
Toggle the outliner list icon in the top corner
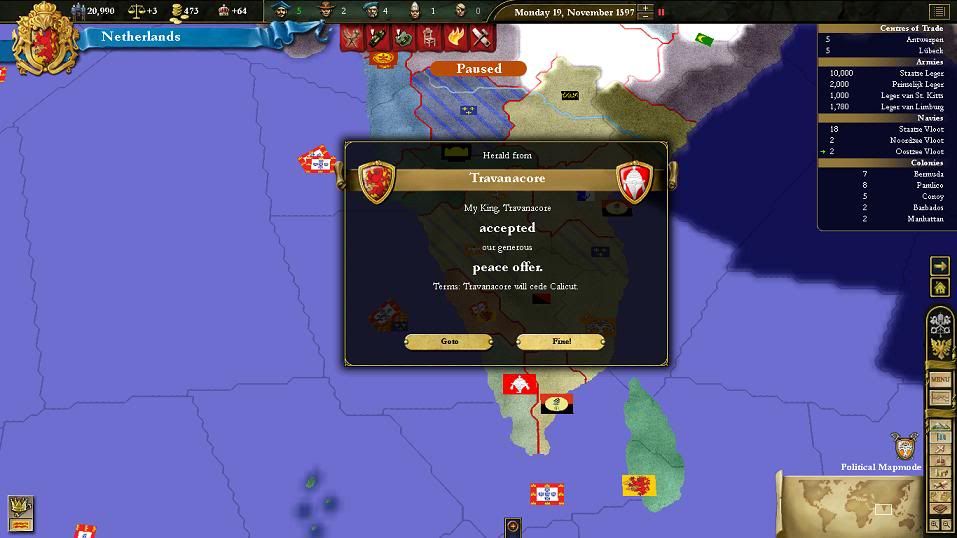pyautogui.click(x=938, y=12)
